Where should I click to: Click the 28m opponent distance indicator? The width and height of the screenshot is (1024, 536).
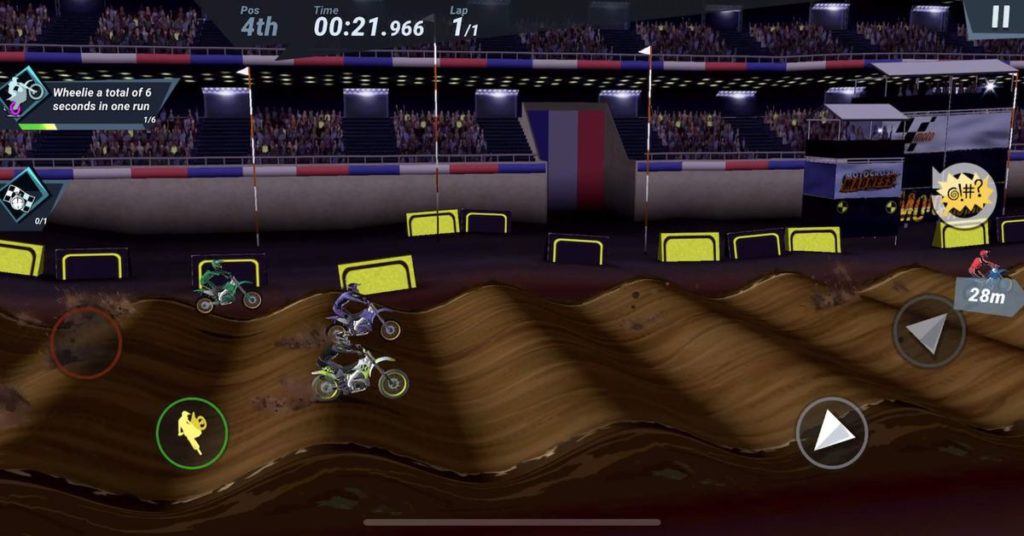point(985,294)
